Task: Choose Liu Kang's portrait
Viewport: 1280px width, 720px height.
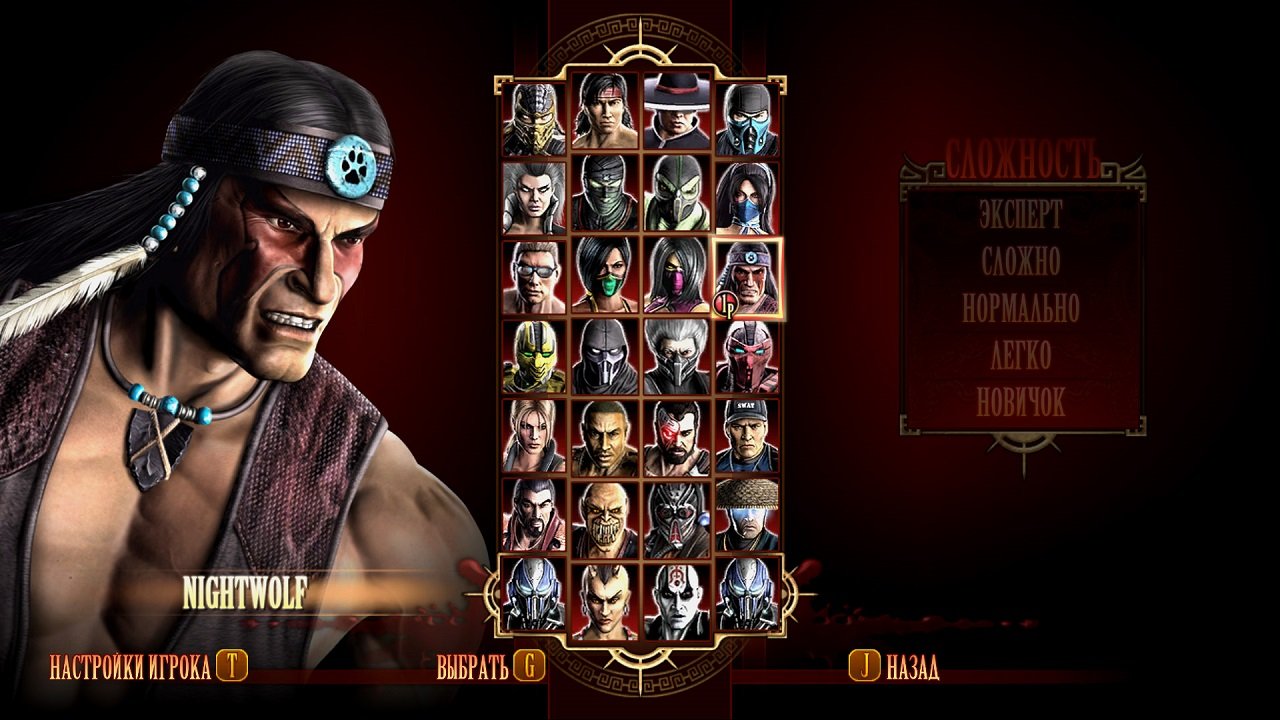Action: point(604,110)
